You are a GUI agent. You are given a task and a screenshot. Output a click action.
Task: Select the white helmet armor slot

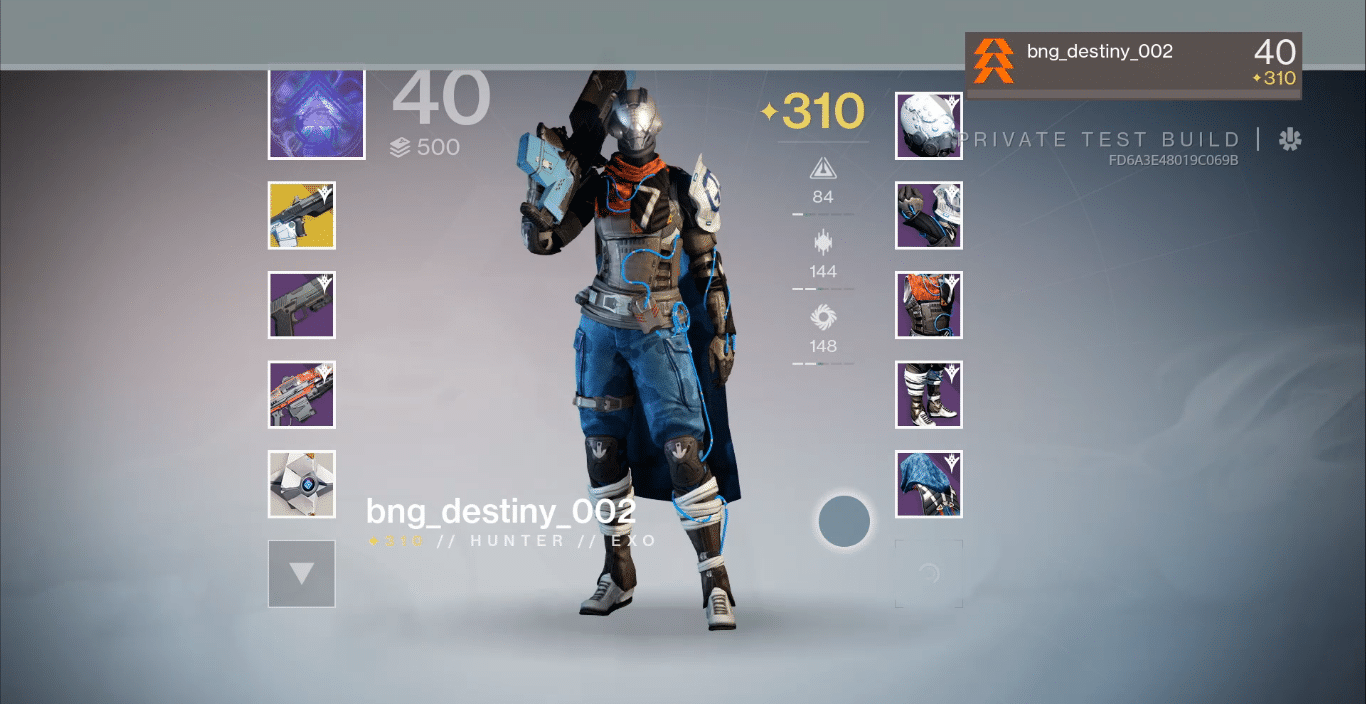(x=929, y=126)
